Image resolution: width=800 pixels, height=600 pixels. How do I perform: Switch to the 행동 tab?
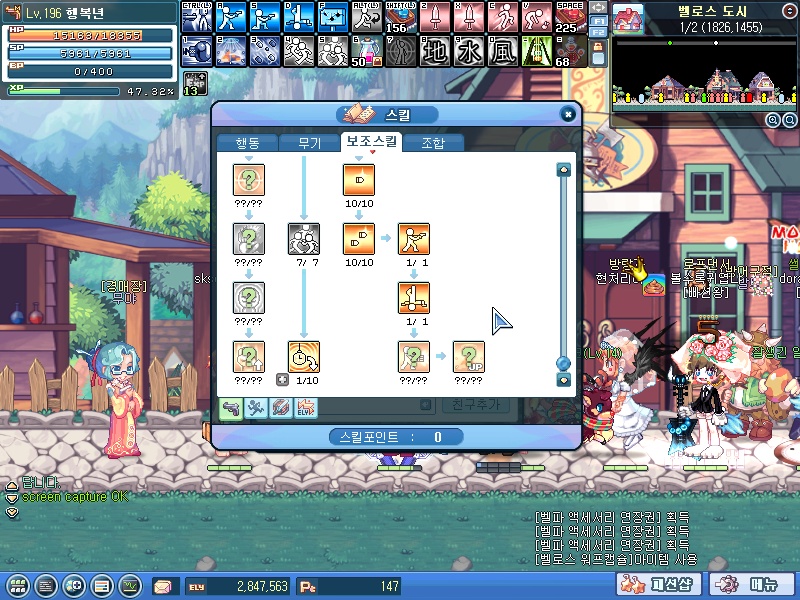point(246,143)
